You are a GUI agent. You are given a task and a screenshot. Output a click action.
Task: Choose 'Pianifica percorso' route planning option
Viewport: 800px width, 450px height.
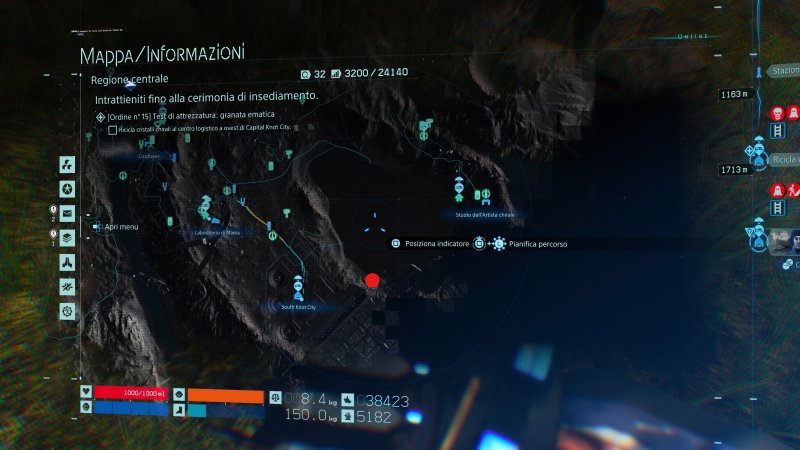pyautogui.click(x=538, y=243)
